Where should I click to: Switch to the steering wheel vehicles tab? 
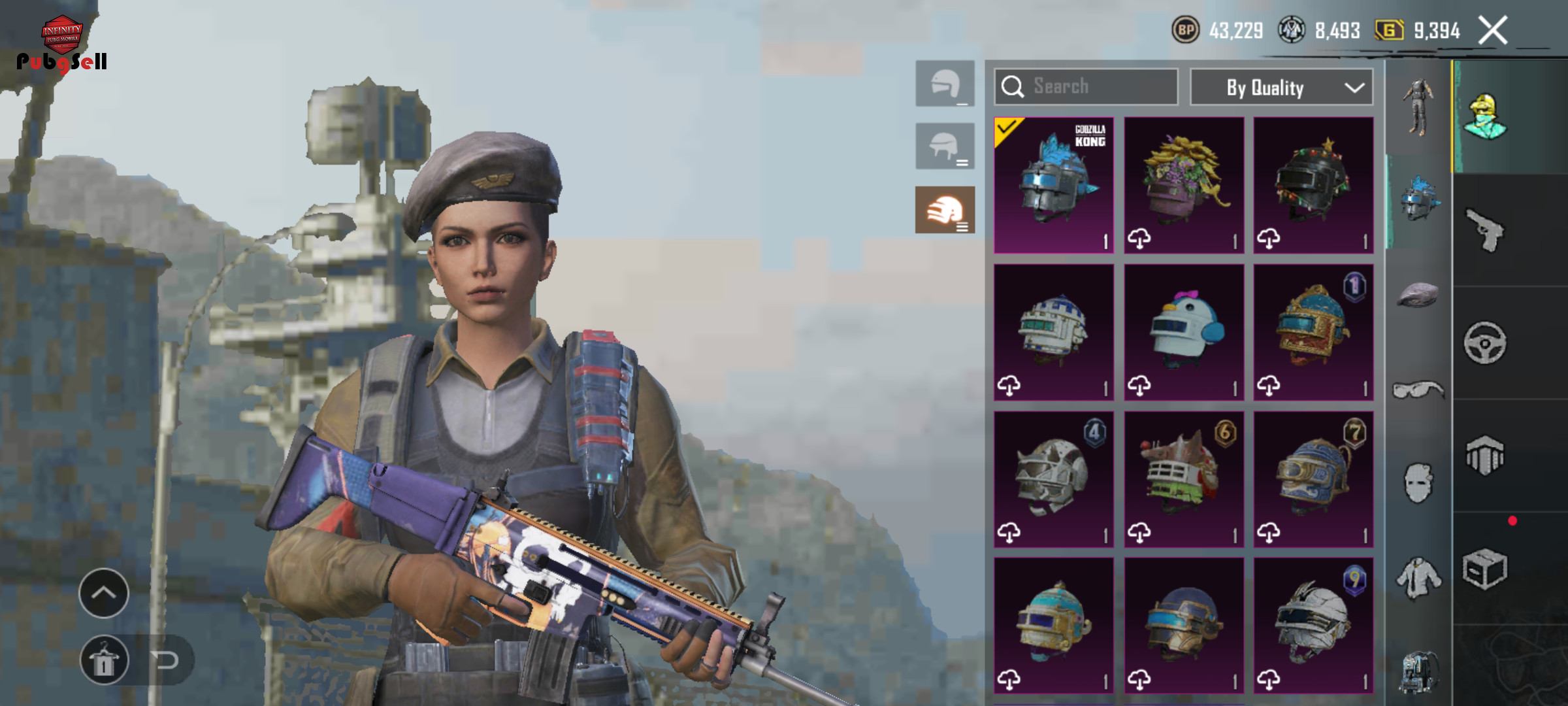pos(1485,343)
